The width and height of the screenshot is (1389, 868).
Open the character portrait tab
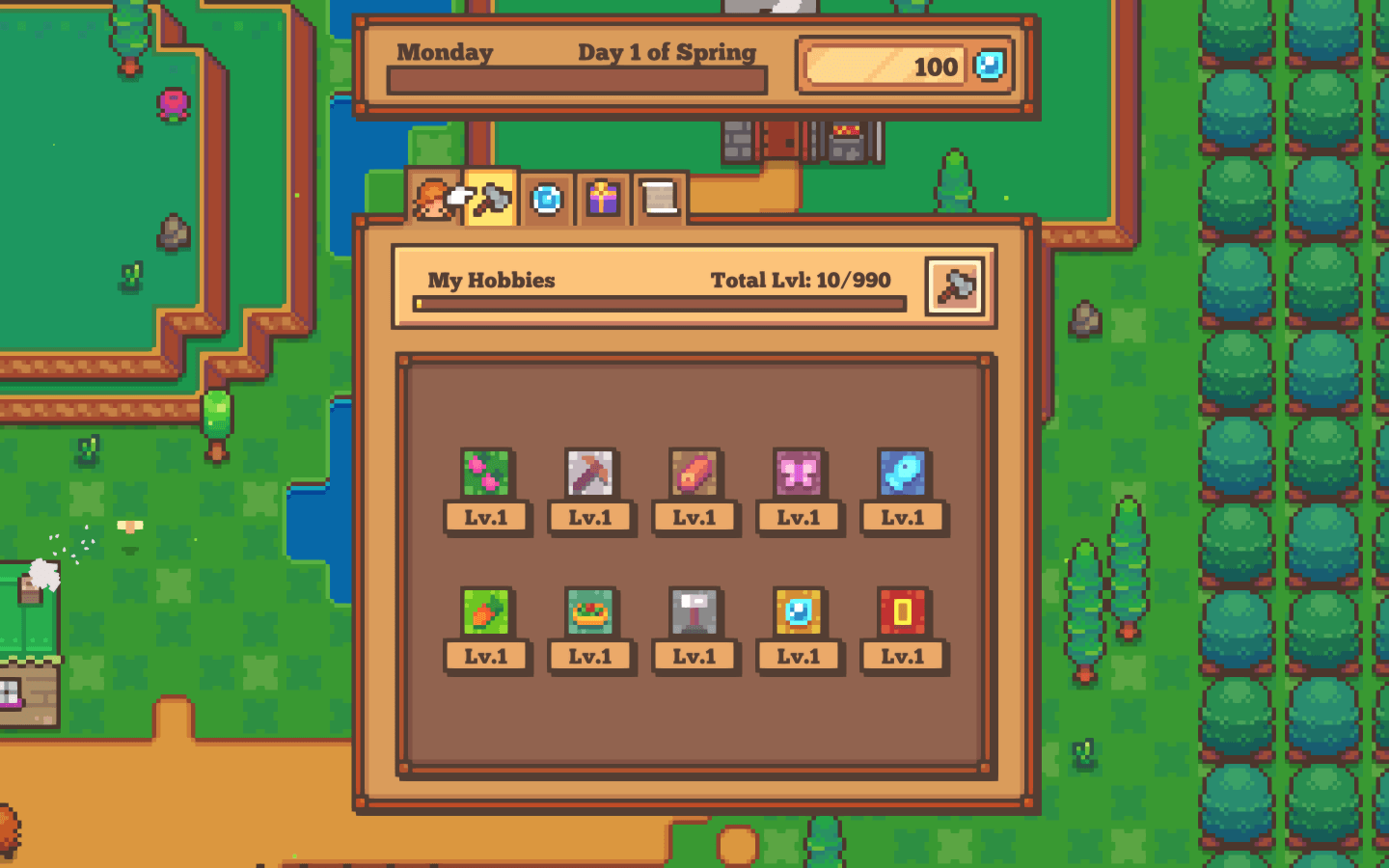click(433, 200)
